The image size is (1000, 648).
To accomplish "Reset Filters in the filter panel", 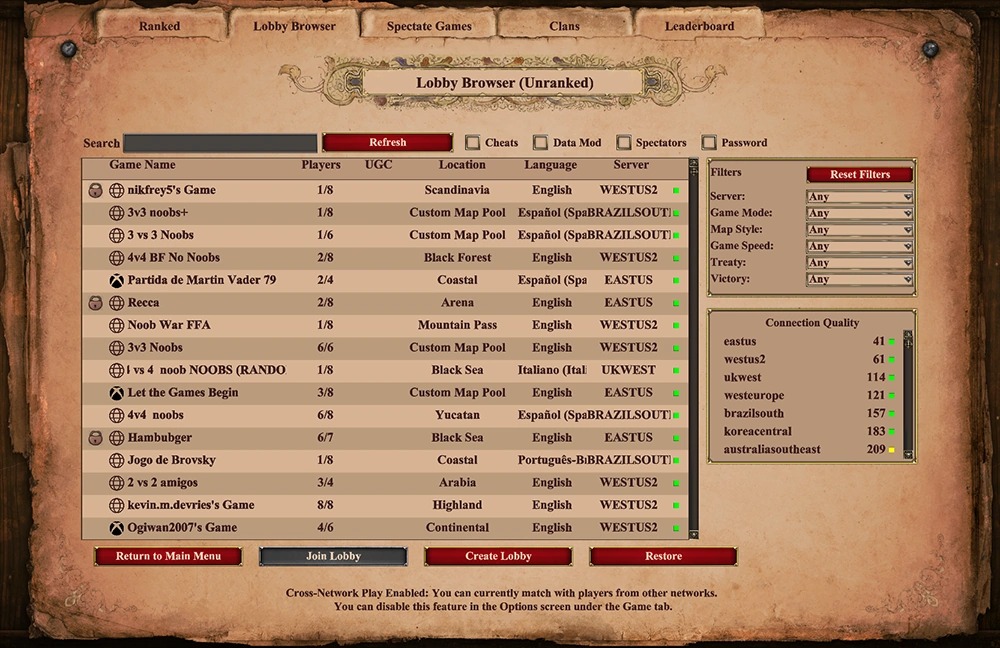I will [859, 175].
